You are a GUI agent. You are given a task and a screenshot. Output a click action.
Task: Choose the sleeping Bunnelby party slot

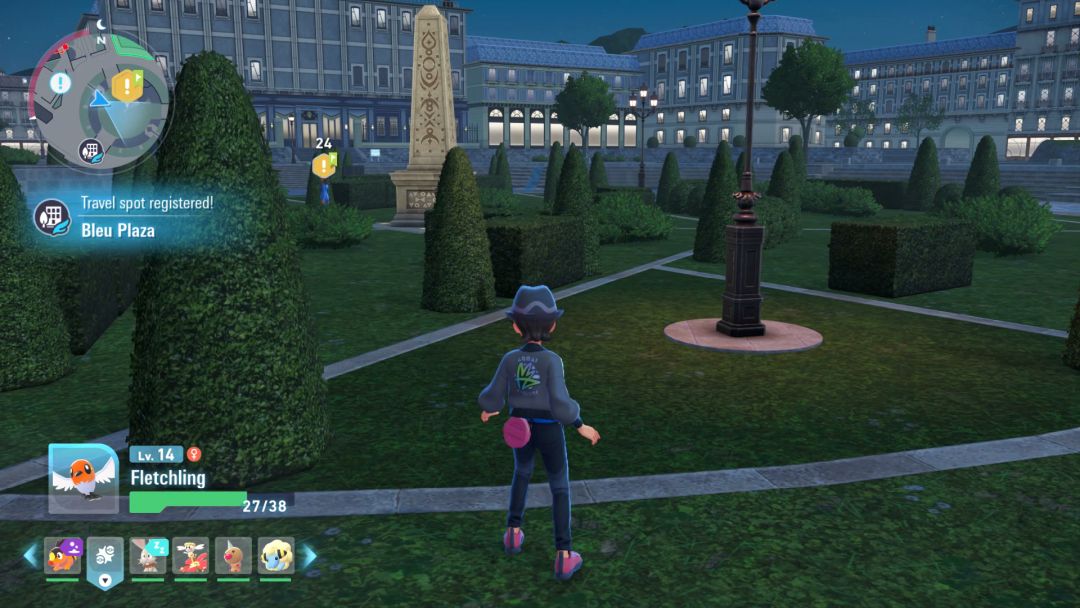pyautogui.click(x=148, y=556)
